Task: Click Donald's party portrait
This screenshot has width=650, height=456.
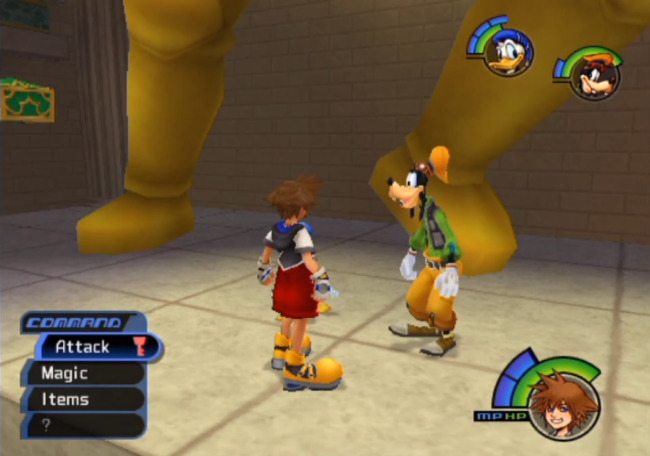Action: pos(508,52)
